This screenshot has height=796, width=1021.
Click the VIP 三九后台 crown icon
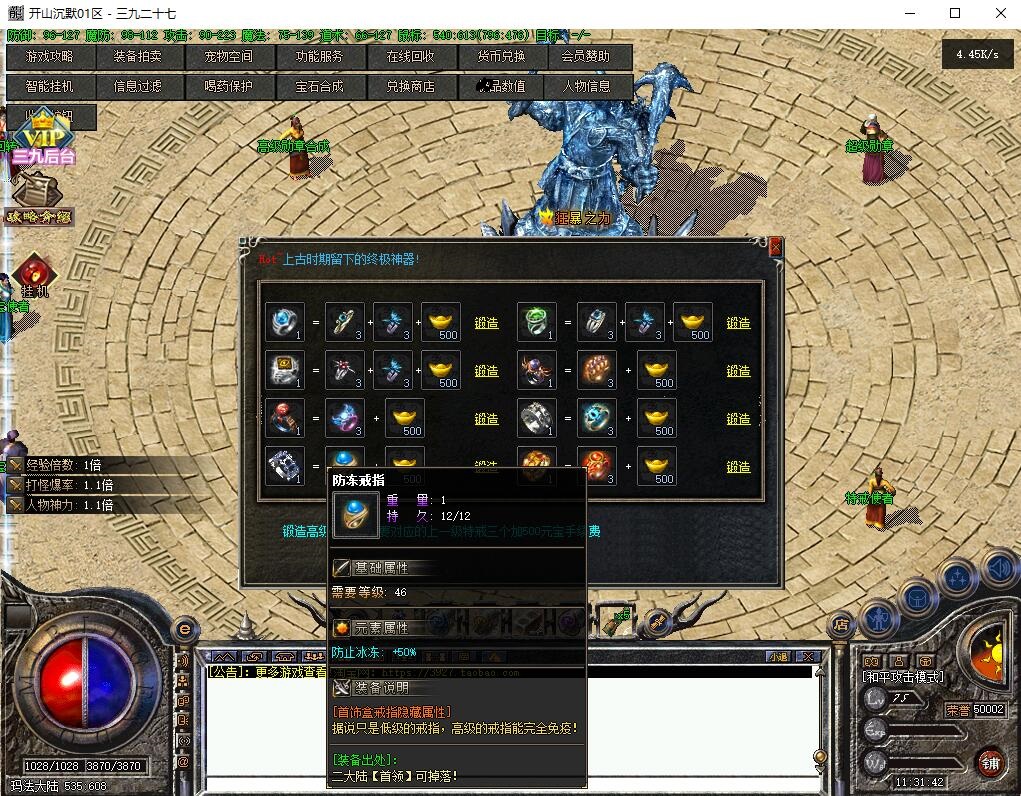tap(43, 135)
